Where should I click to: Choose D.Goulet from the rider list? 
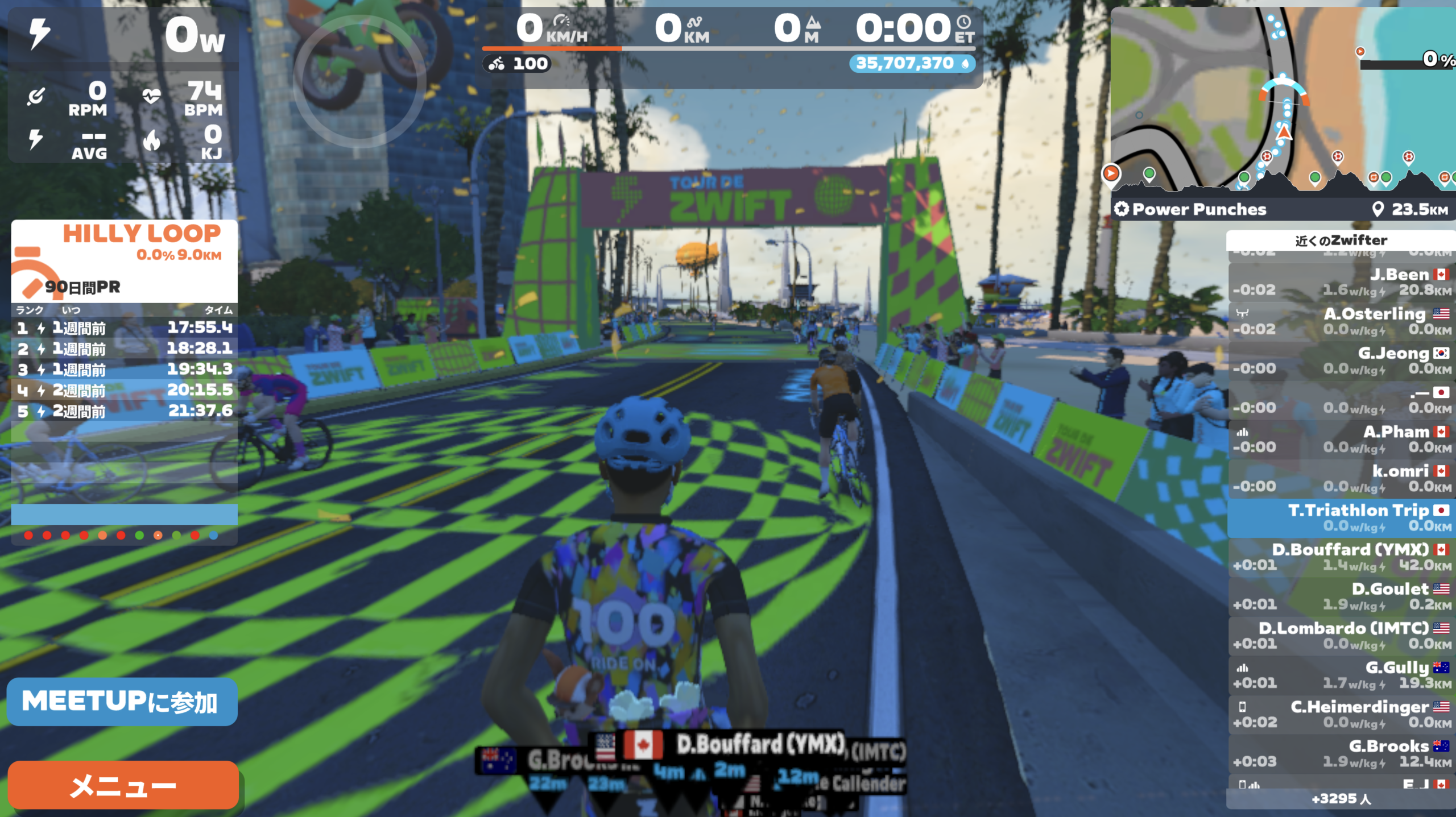pyautogui.click(x=1341, y=596)
